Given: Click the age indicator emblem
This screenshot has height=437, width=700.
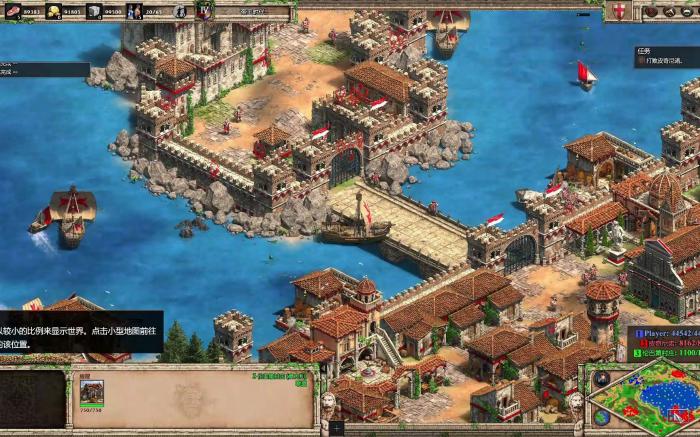Looking at the screenshot, I should (204, 11).
